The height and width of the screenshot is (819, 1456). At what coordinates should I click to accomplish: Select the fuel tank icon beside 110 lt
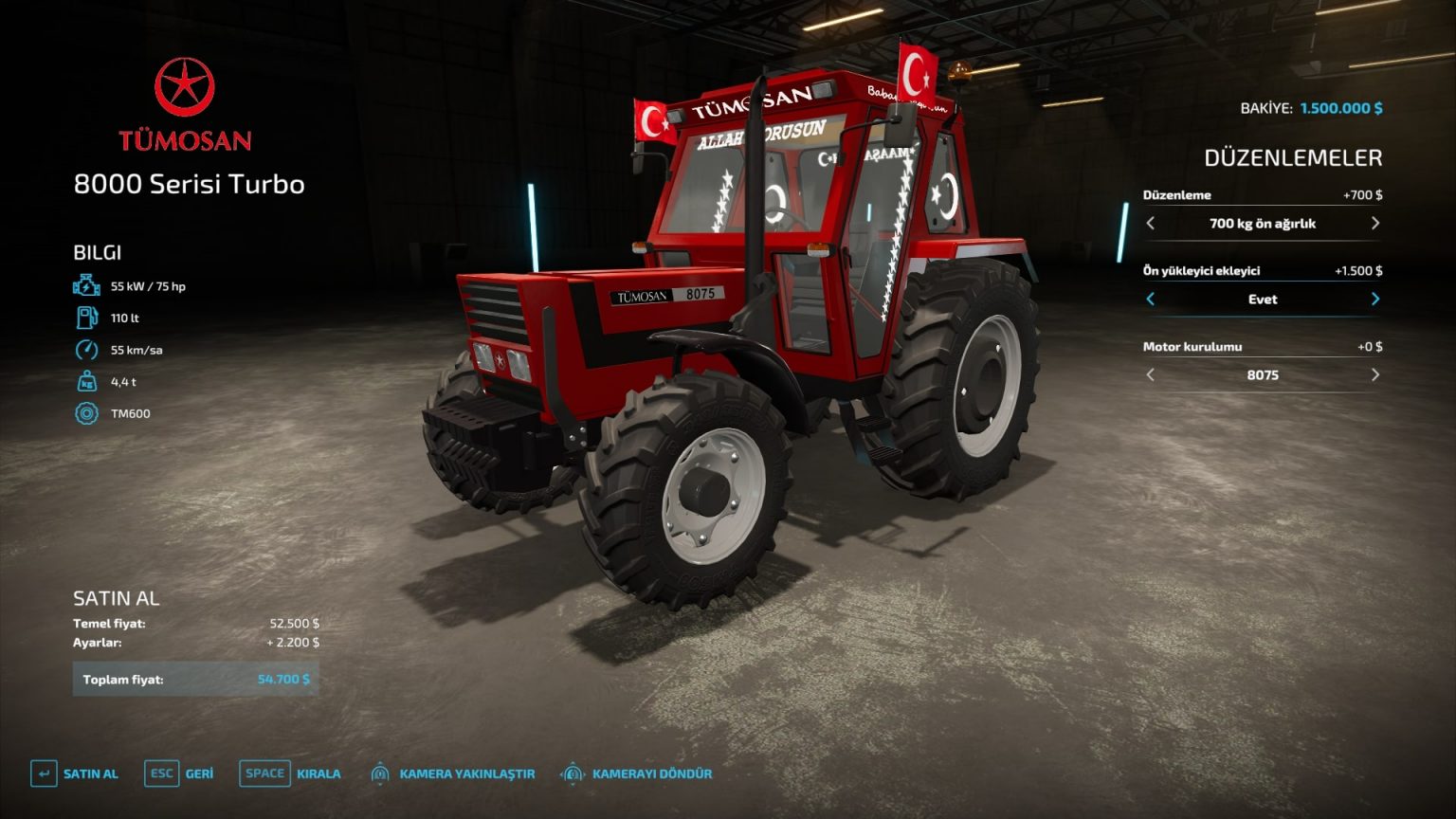click(x=85, y=318)
